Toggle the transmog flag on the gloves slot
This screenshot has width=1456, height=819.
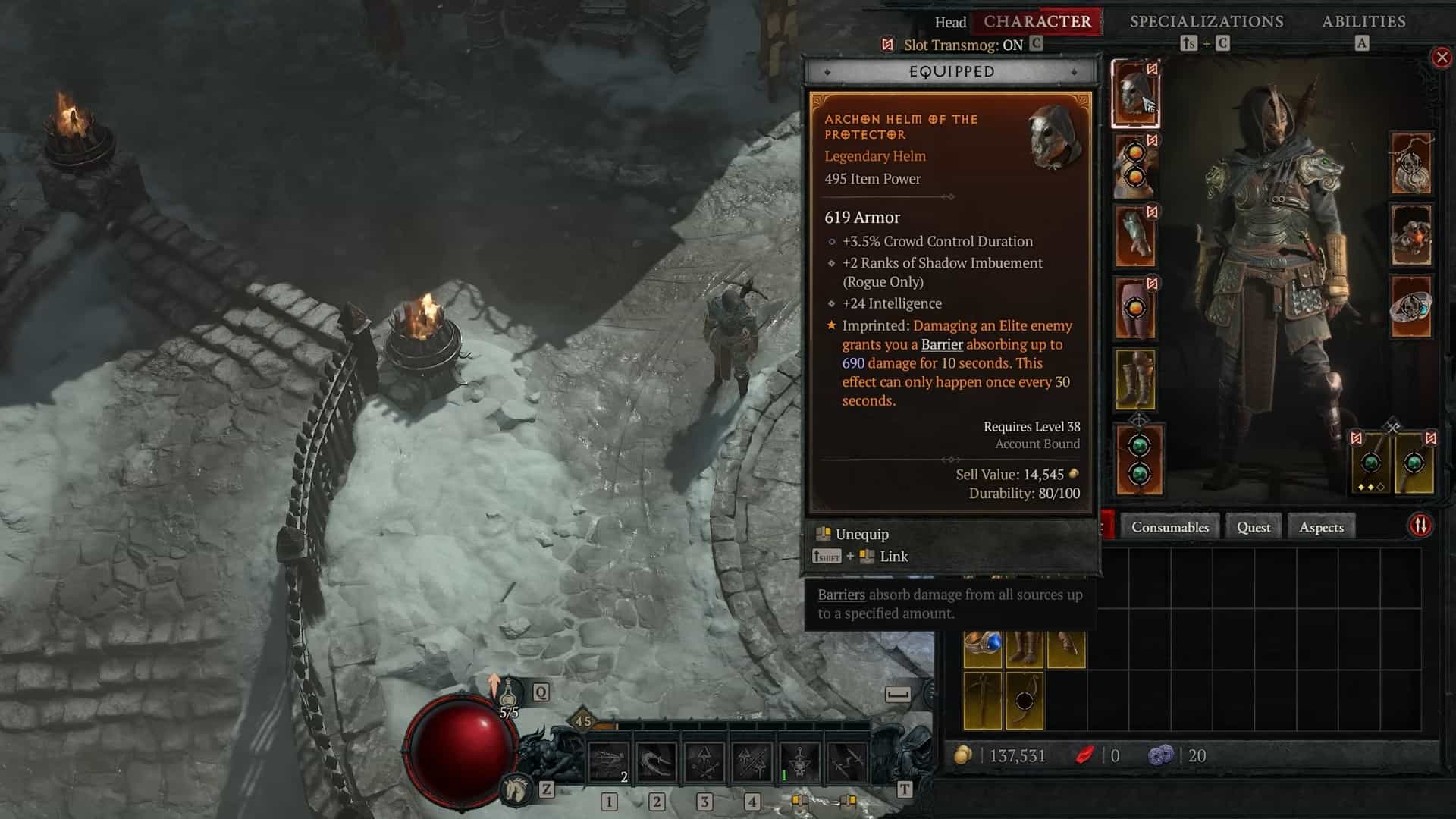click(x=1152, y=210)
